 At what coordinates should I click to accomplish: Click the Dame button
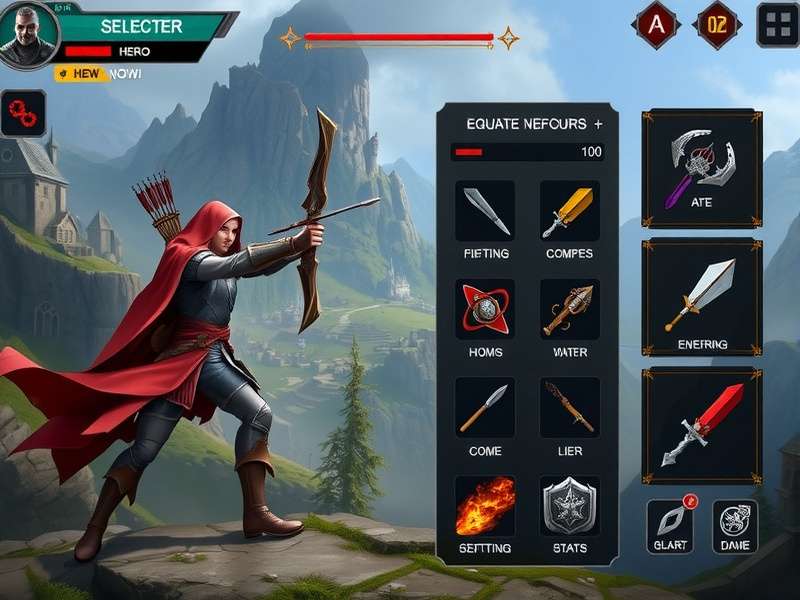click(735, 526)
